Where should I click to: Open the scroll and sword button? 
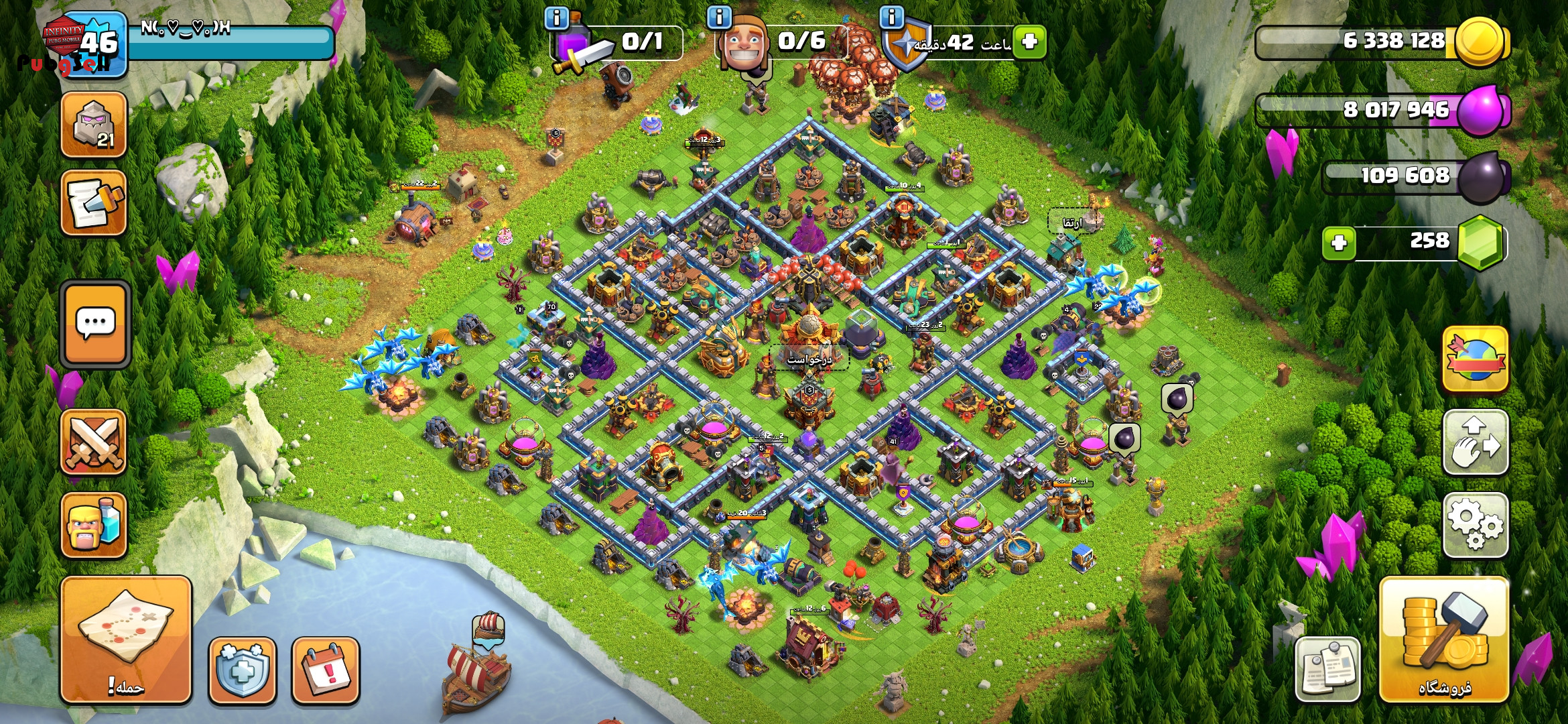point(94,203)
